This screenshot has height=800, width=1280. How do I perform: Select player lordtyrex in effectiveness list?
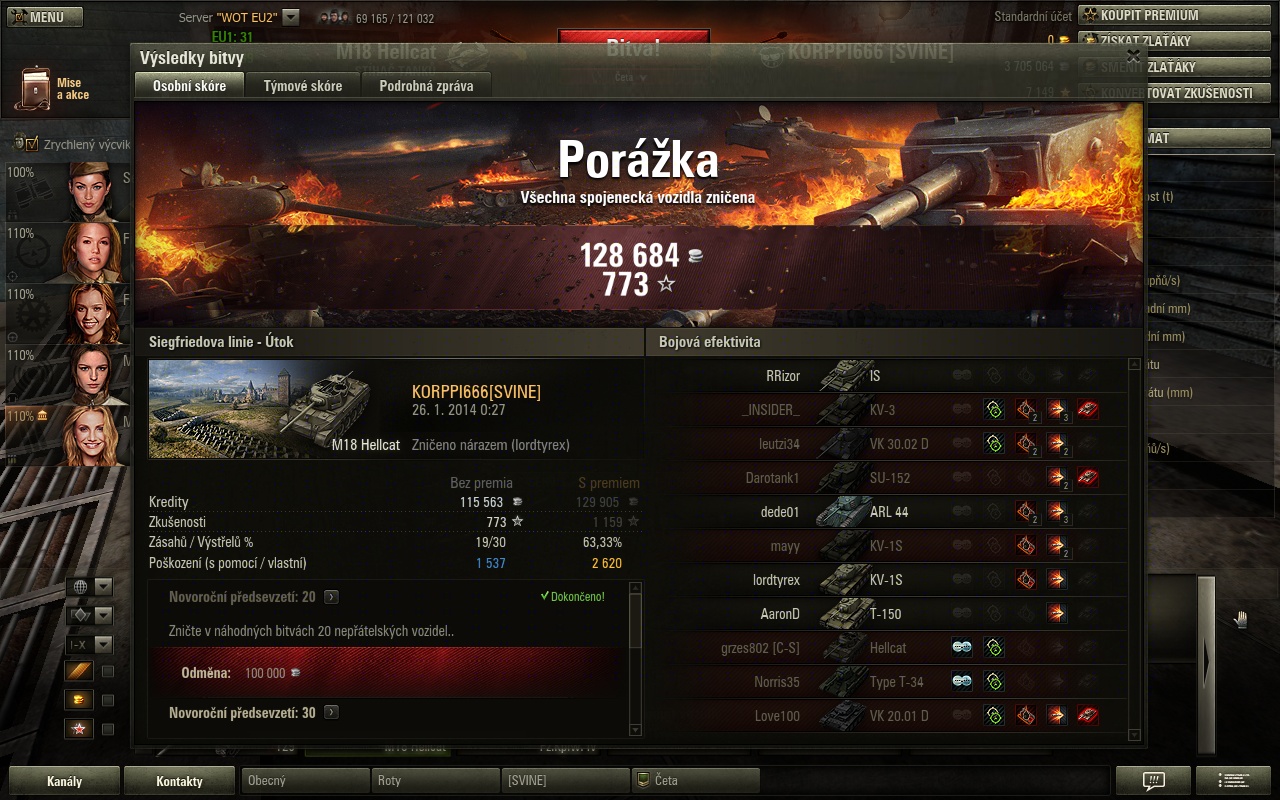click(776, 580)
